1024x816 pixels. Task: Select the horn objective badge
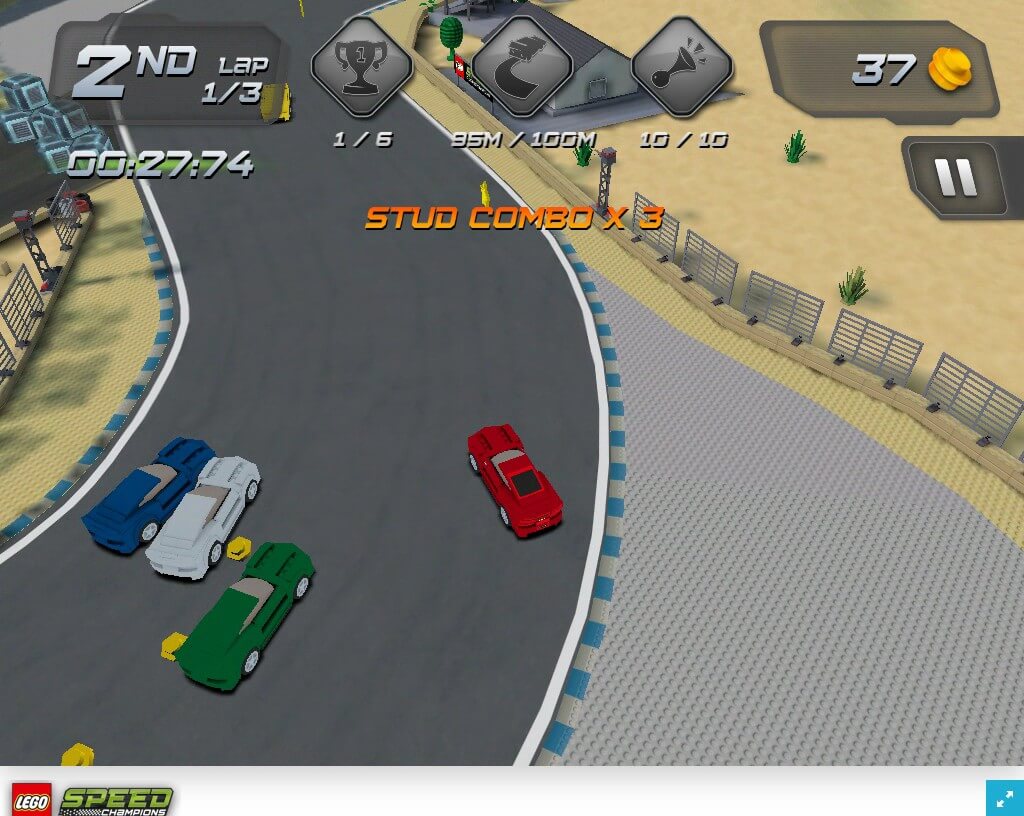[x=681, y=67]
